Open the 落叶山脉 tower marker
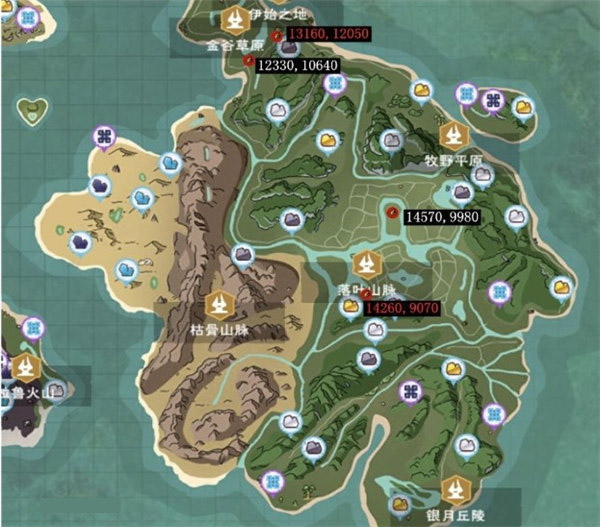Image resolution: width=600 pixels, height=527 pixels. pyautogui.click(x=366, y=264)
